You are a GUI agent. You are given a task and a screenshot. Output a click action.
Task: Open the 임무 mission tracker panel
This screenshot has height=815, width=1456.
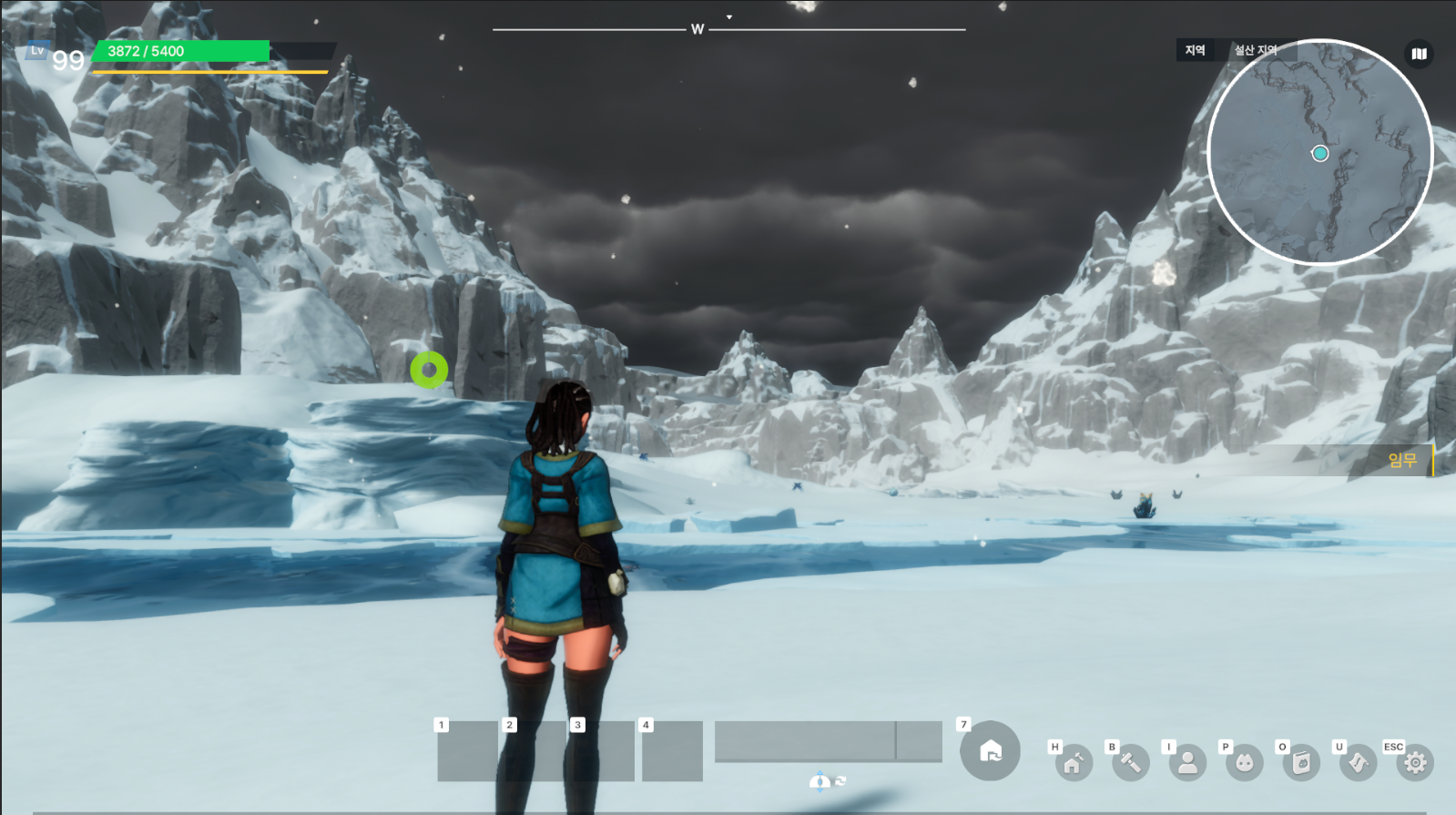tap(1401, 461)
